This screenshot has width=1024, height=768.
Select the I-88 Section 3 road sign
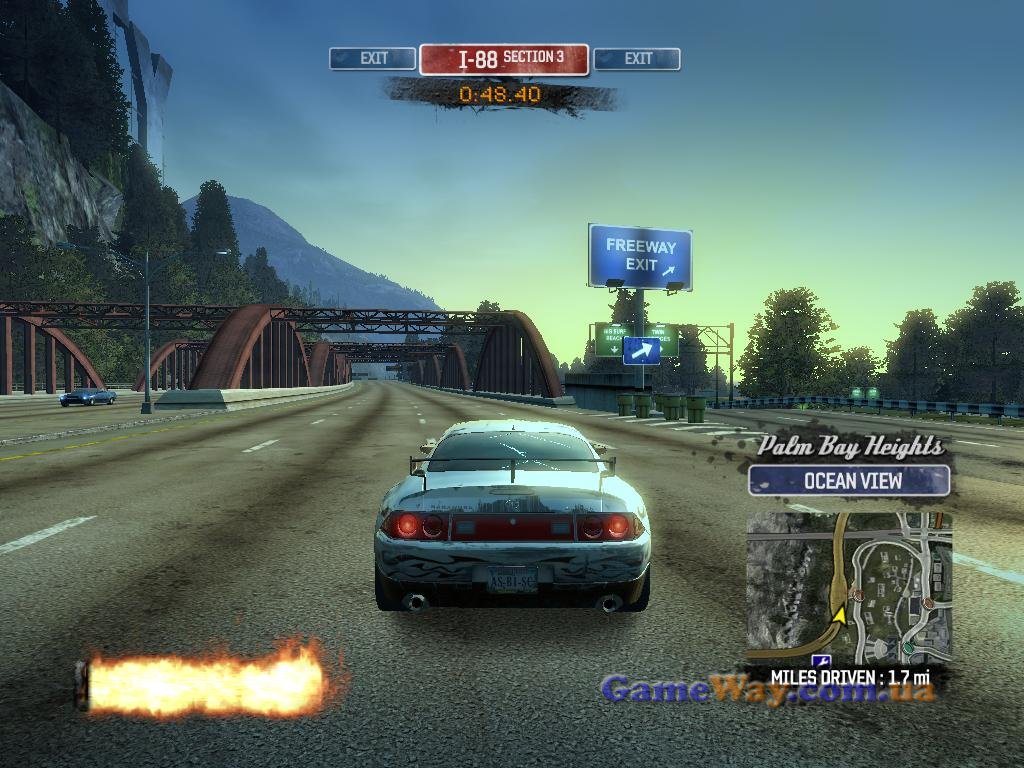tap(504, 59)
